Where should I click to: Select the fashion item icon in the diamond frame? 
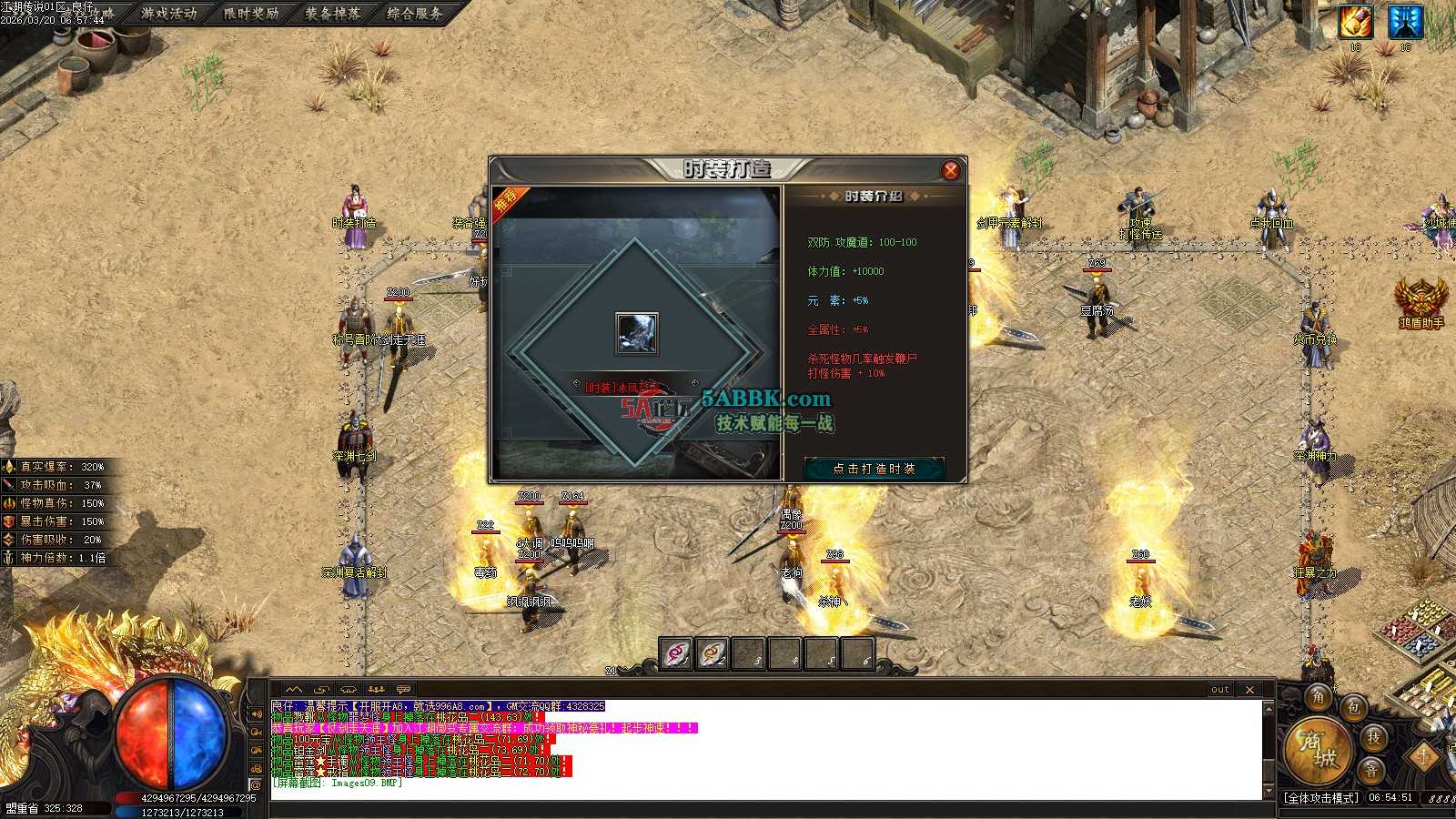pyautogui.click(x=636, y=333)
